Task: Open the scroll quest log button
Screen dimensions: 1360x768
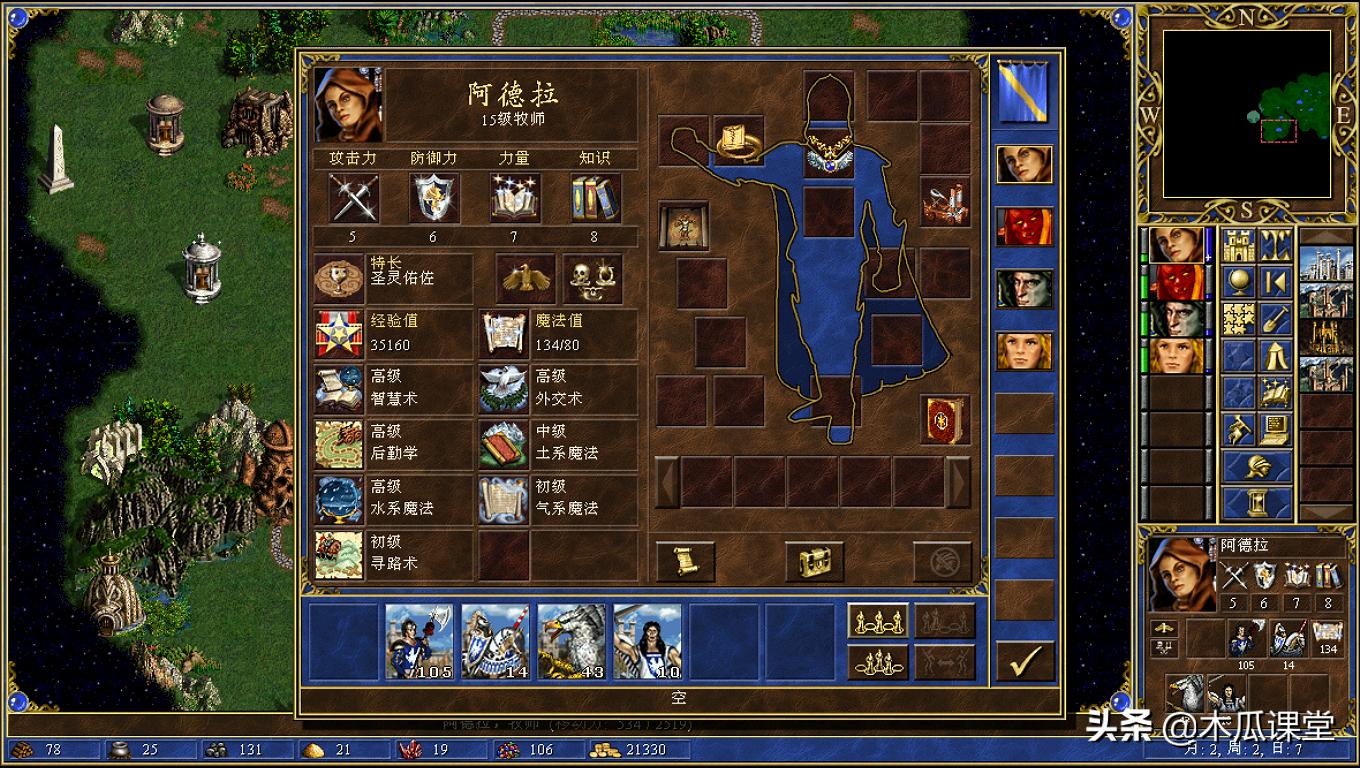Action: [x=685, y=561]
